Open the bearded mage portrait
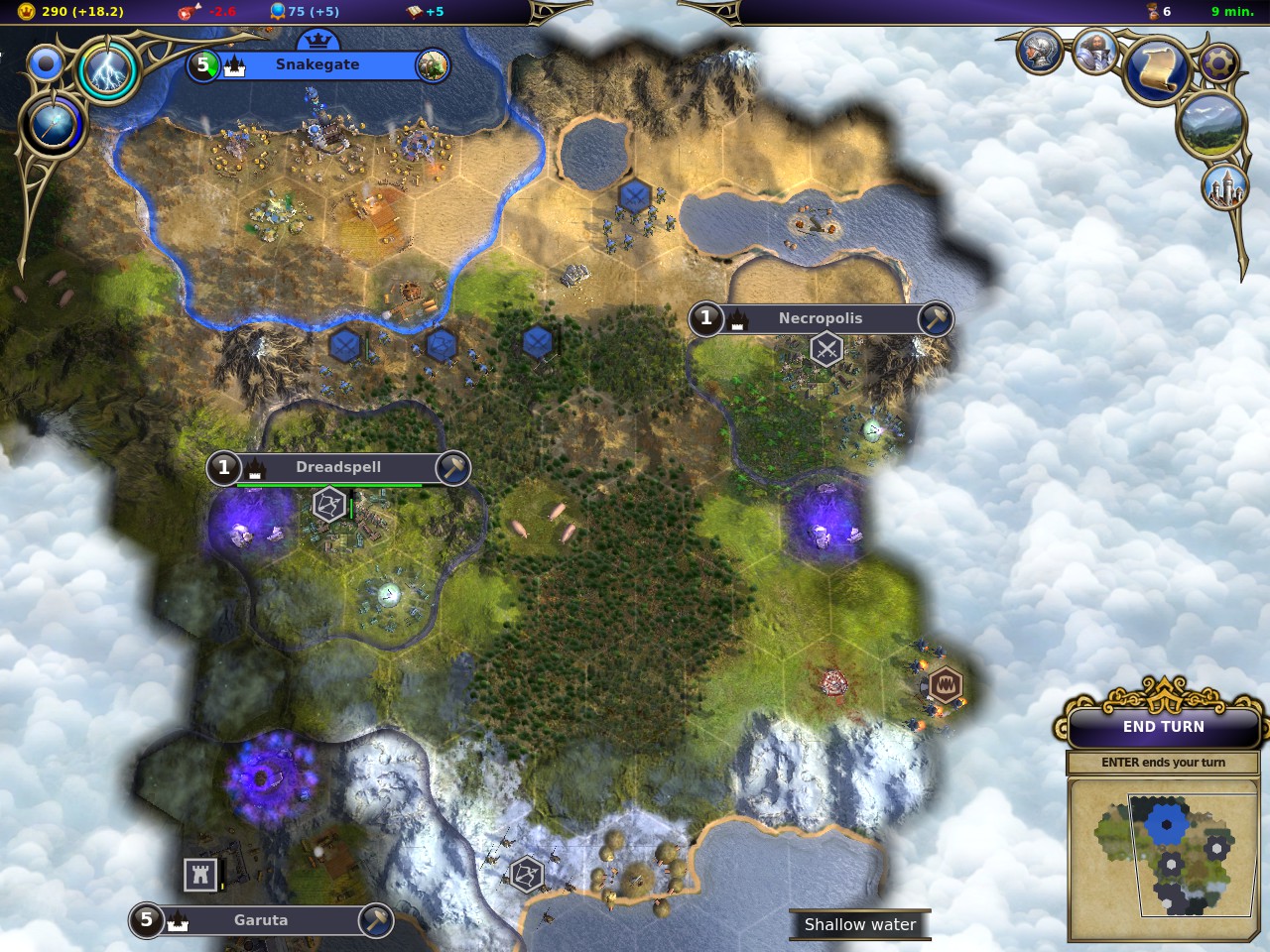This screenshot has height=952, width=1270. pos(1094,52)
